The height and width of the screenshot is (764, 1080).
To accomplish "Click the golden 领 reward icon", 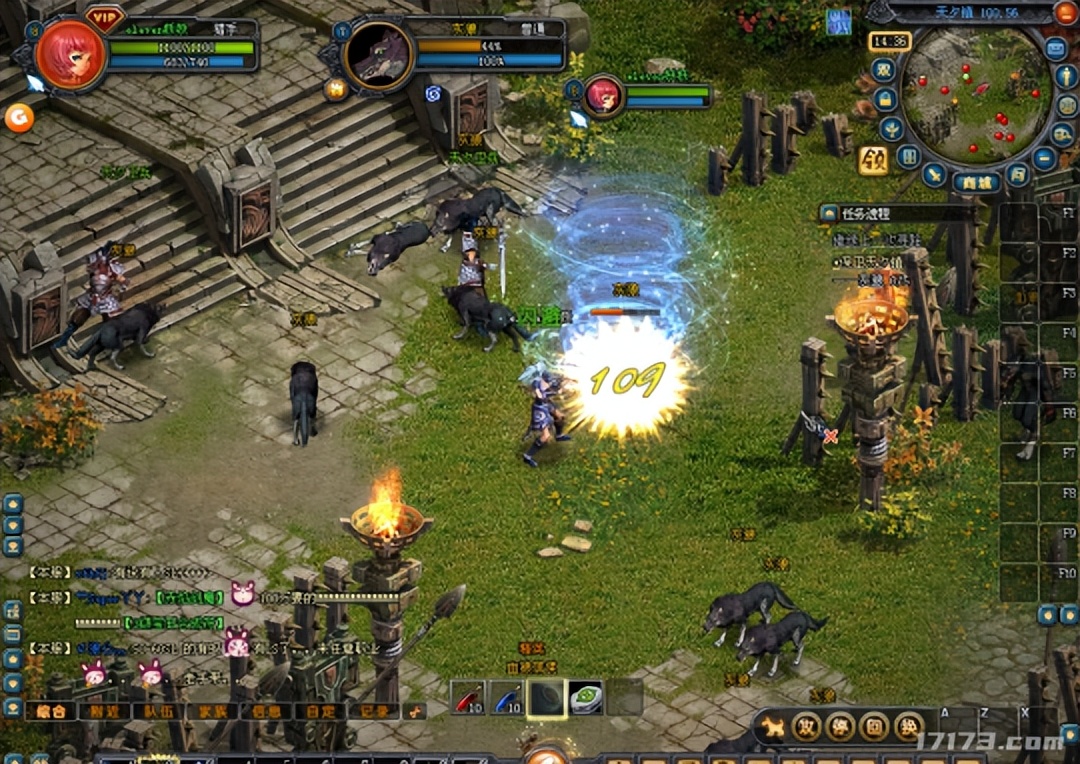I will (x=873, y=160).
